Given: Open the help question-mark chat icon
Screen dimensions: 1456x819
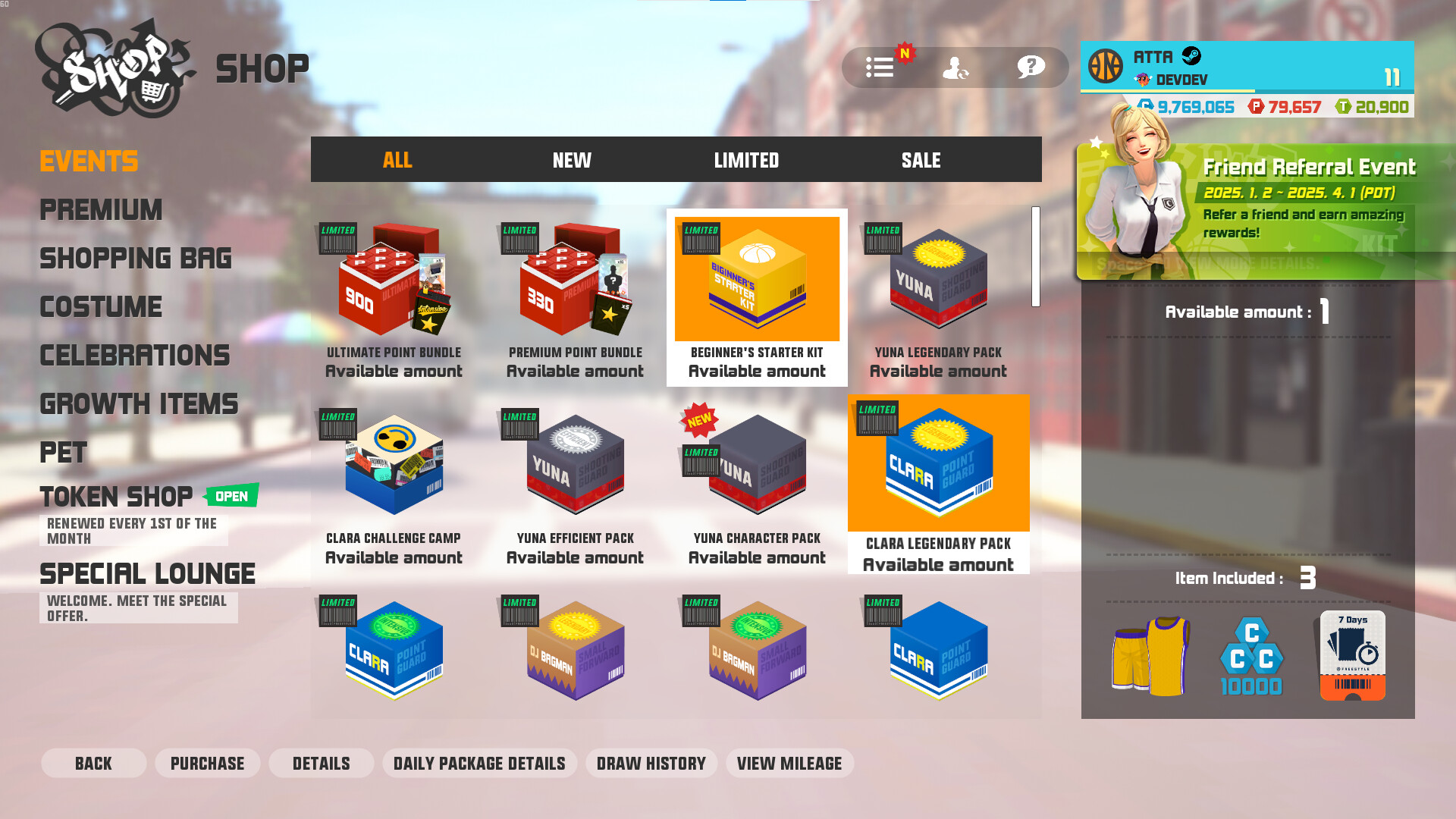Looking at the screenshot, I should coord(1029,67).
